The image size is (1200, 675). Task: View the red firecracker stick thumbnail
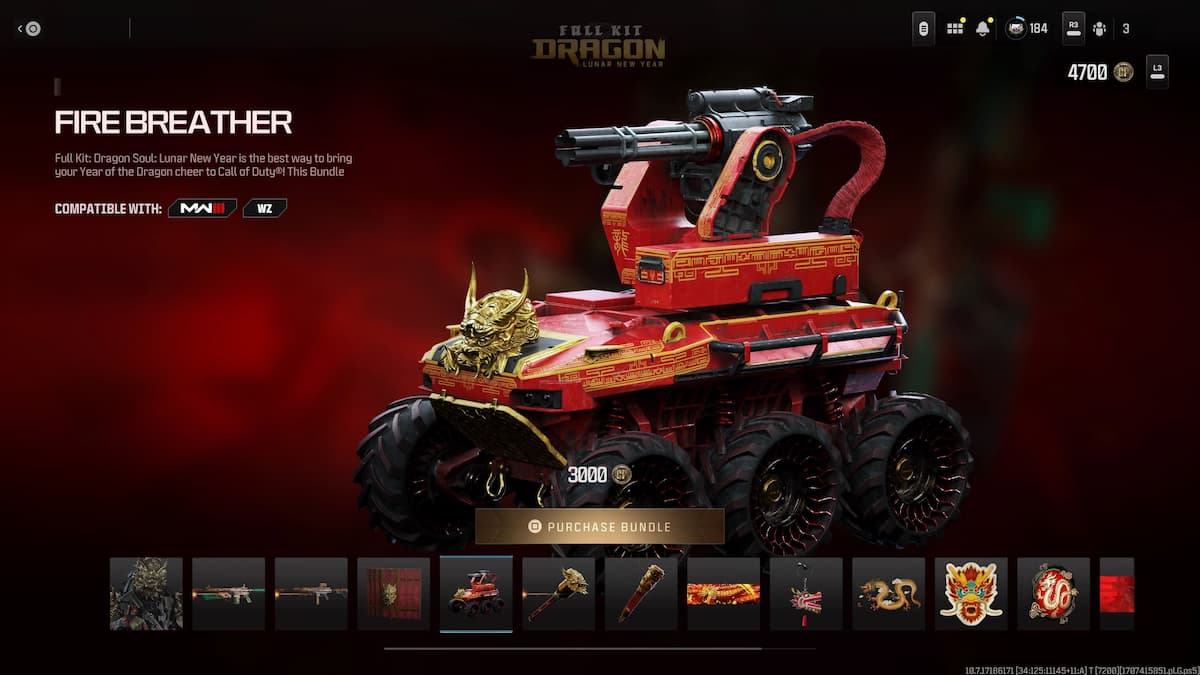click(641, 593)
